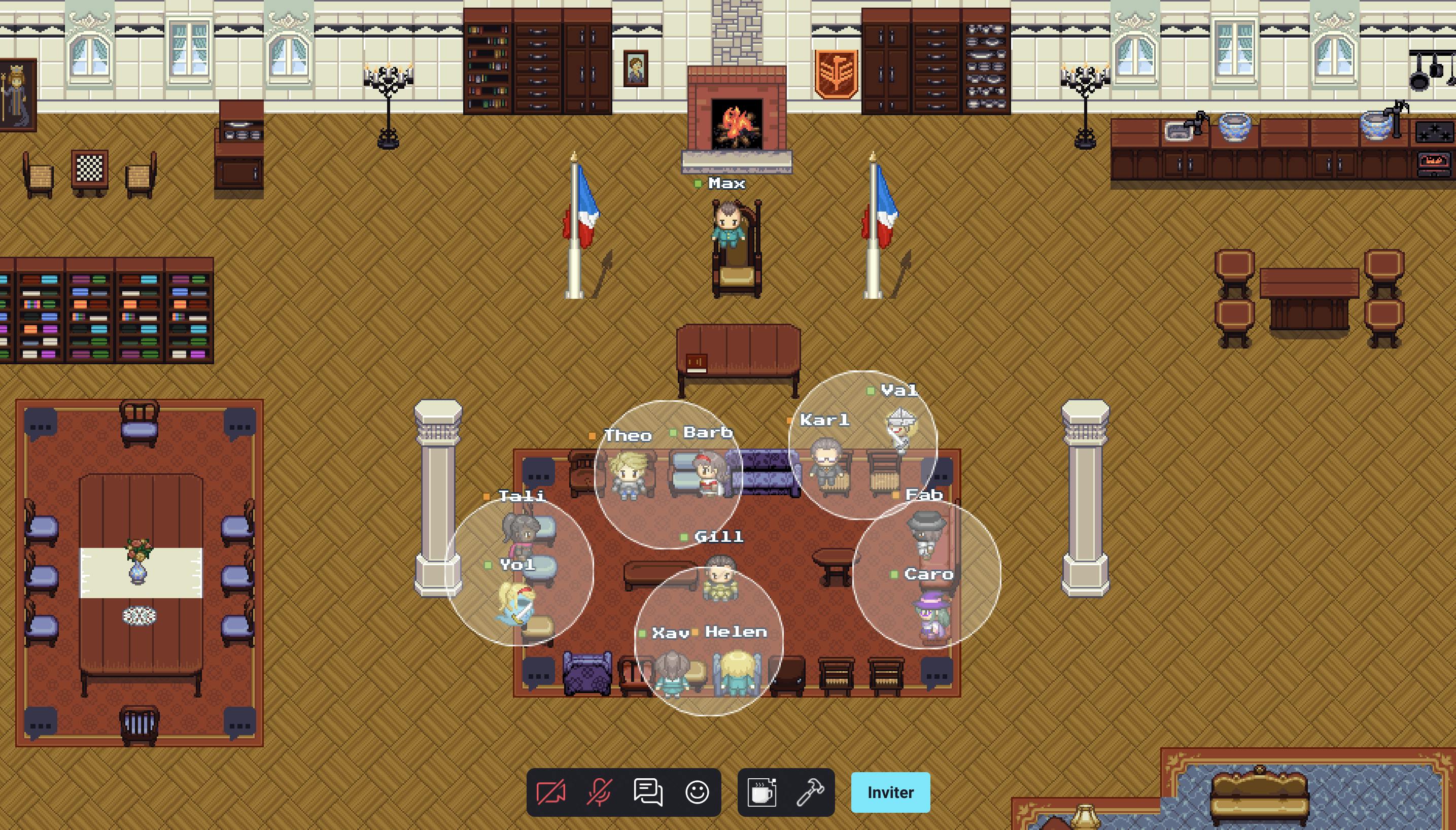
Task: Open the smiley emoji reactions
Action: (697, 792)
